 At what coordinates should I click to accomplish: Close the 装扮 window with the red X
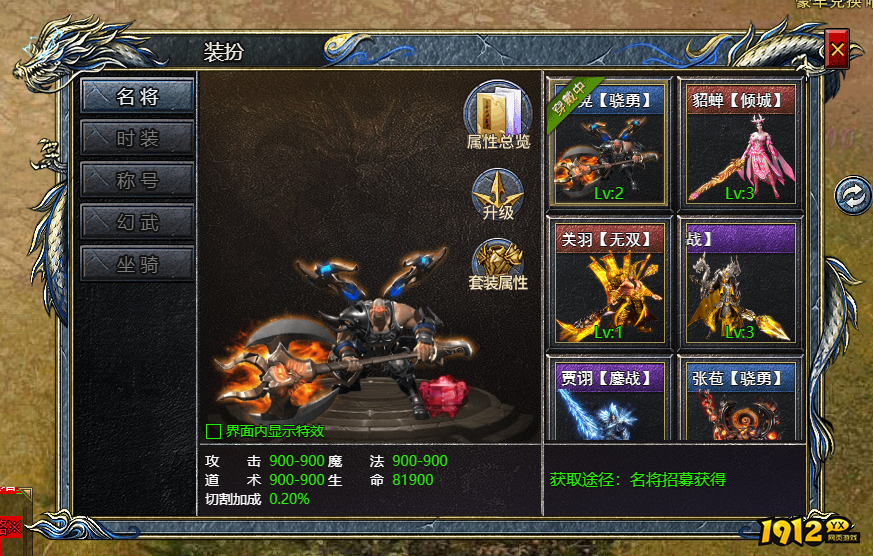tap(838, 48)
